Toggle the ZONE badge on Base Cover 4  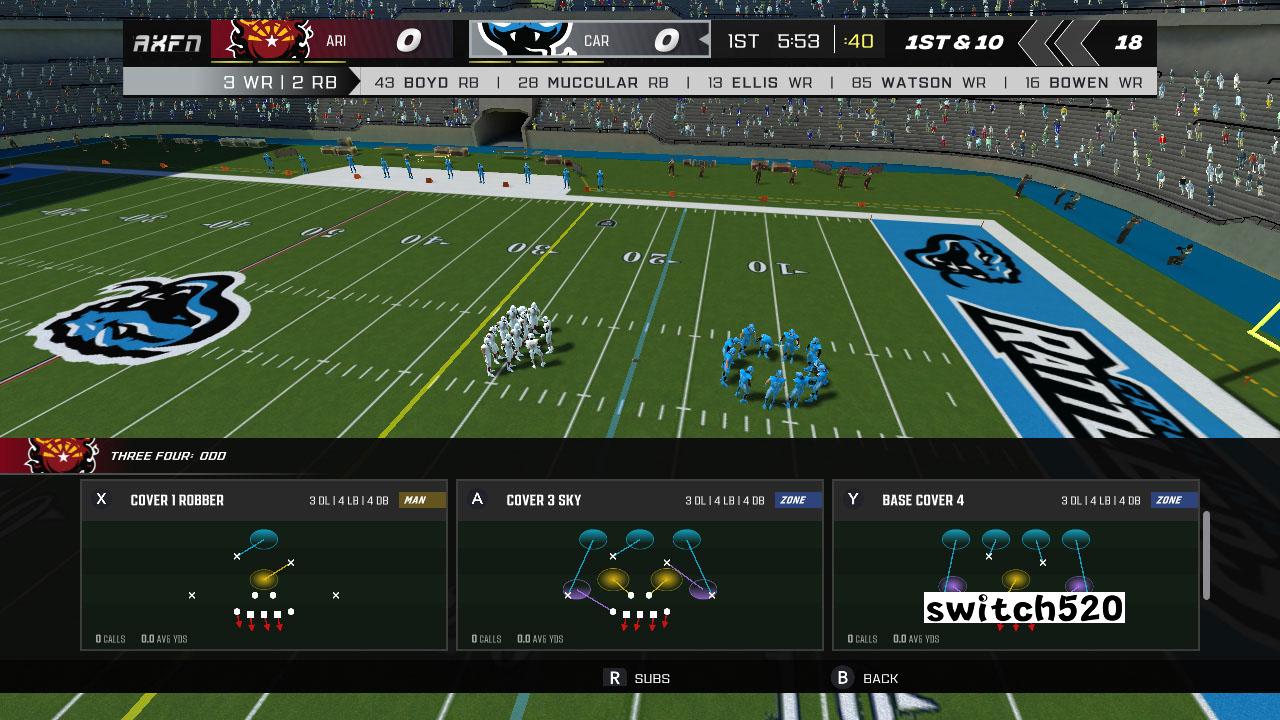point(1171,499)
